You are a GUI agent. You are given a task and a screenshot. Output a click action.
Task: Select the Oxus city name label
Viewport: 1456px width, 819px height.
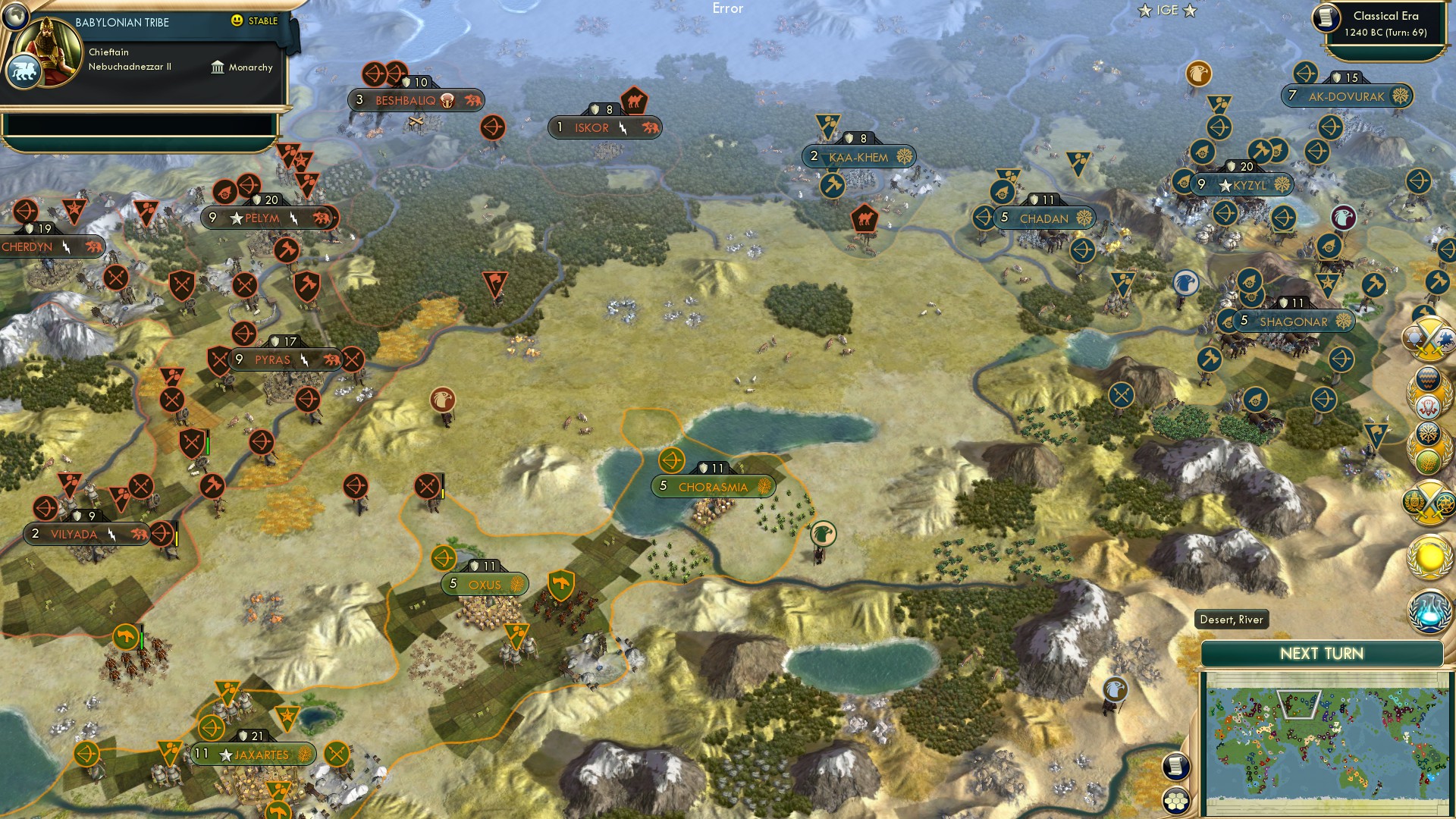tap(485, 585)
